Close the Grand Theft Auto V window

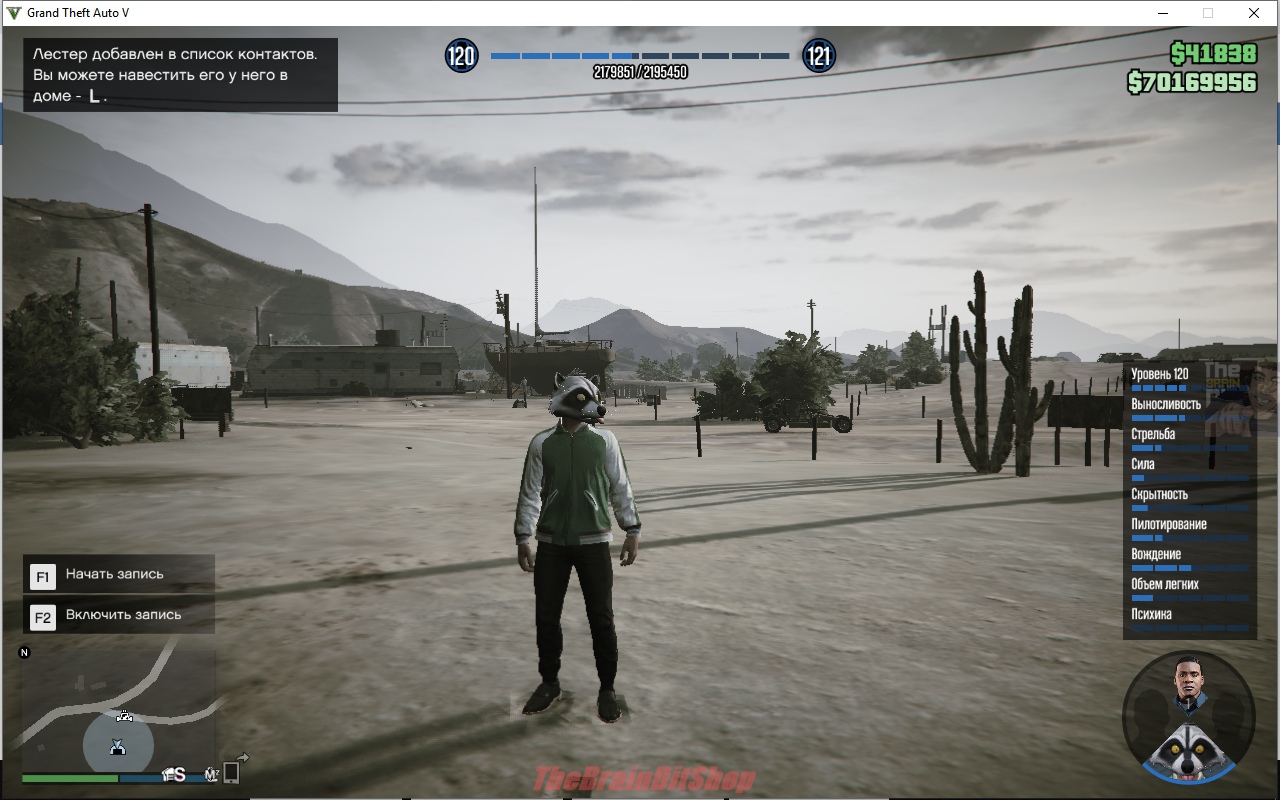1254,13
